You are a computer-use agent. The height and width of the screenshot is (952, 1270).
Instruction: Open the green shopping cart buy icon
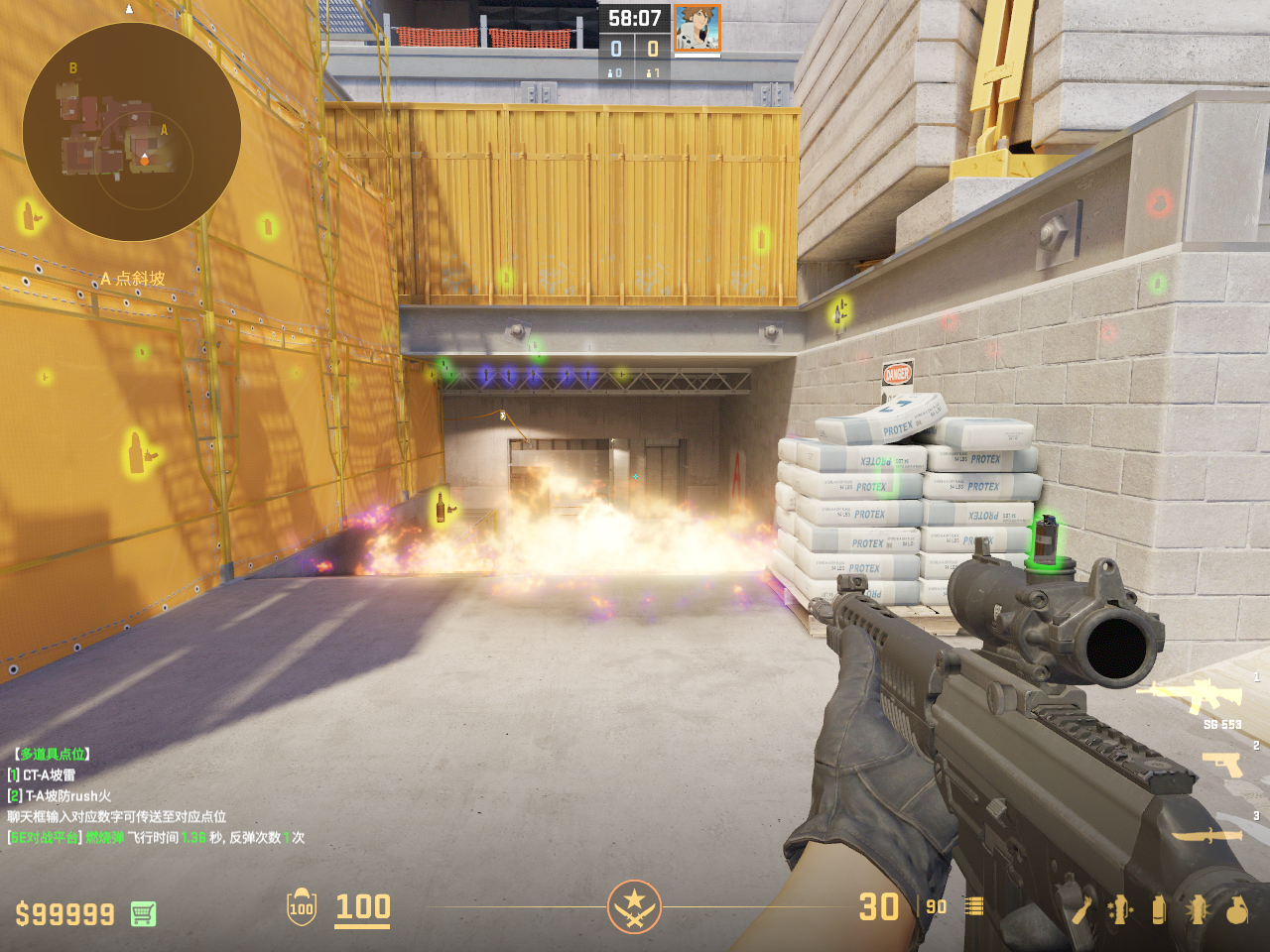tap(143, 913)
